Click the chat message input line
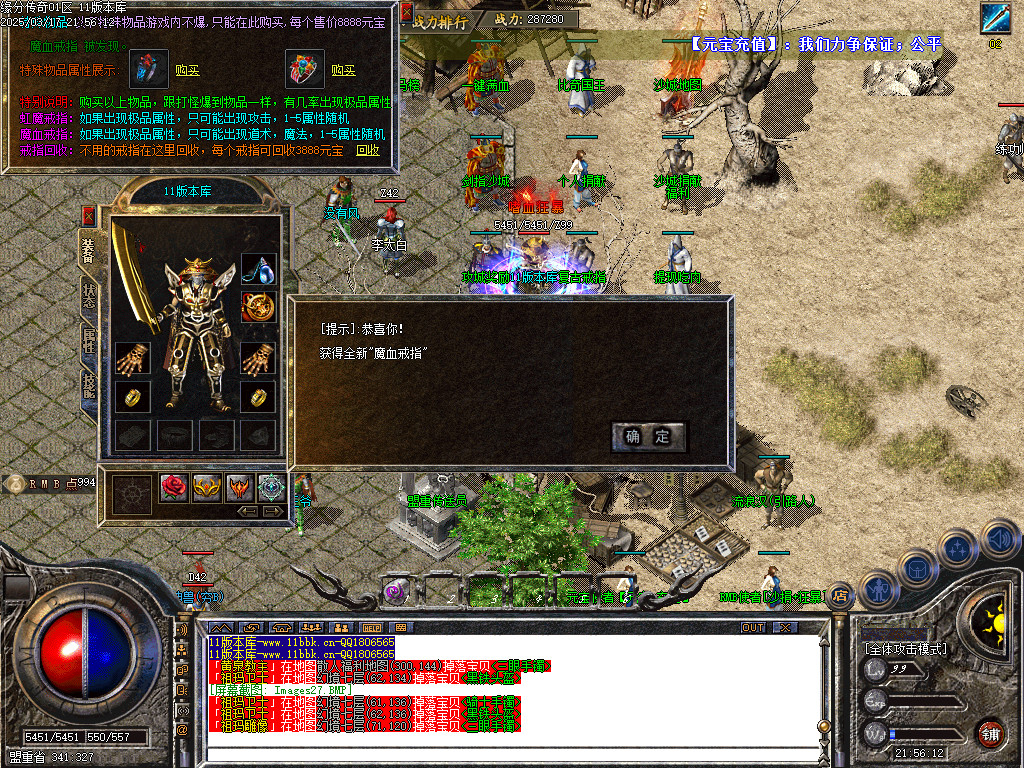Image resolution: width=1024 pixels, height=768 pixels. (500, 747)
